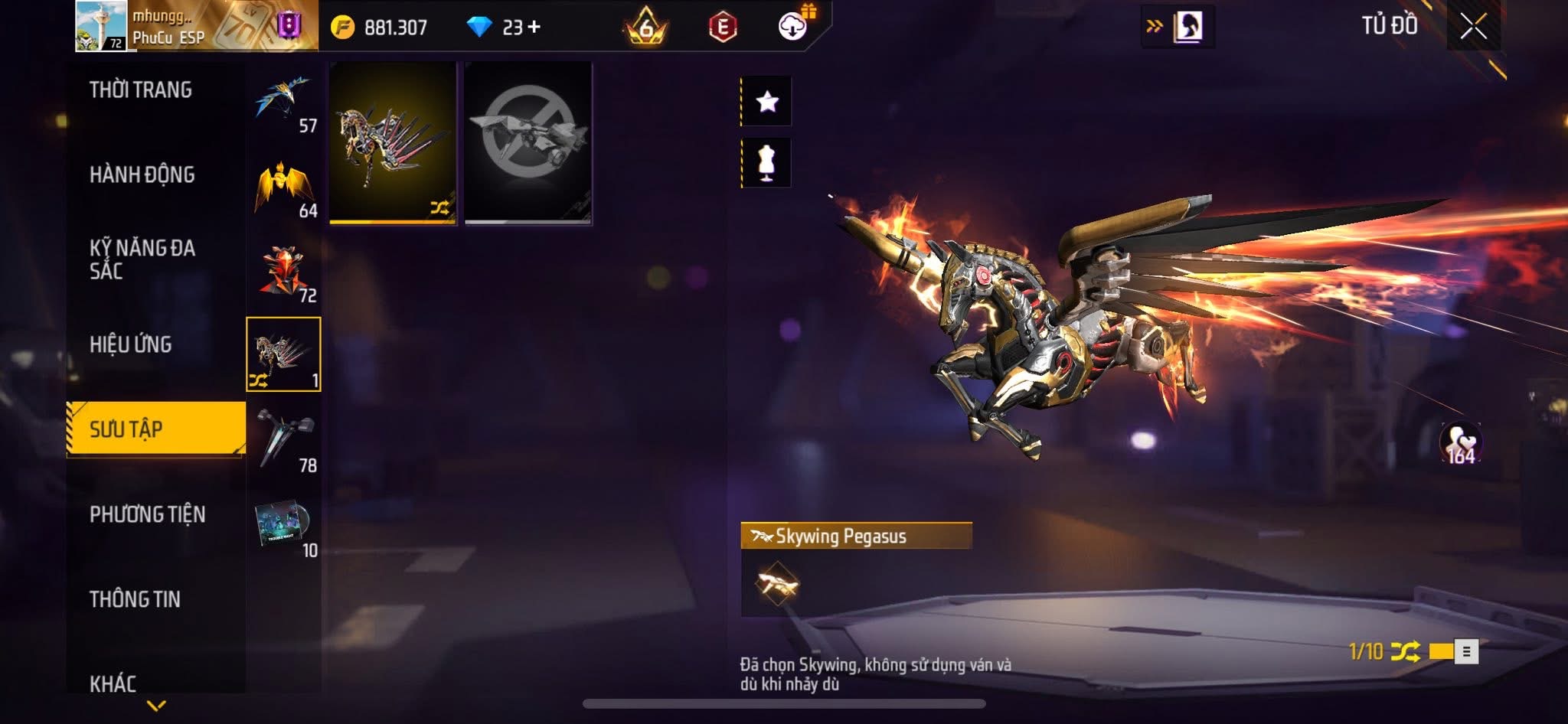Open the music album subcategory with 10 items
The image size is (1568, 724).
(x=284, y=527)
